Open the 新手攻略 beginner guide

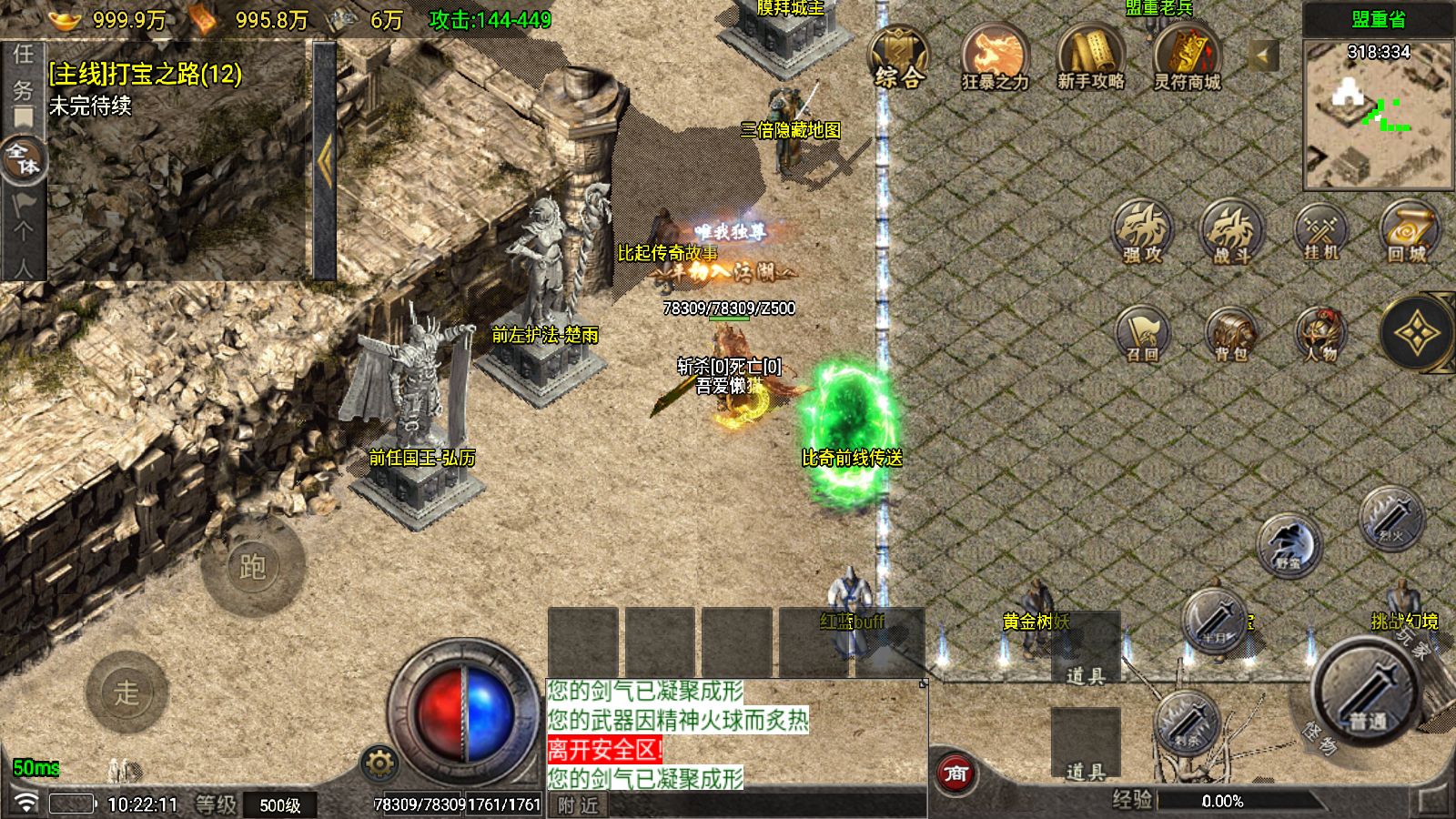(x=1090, y=56)
